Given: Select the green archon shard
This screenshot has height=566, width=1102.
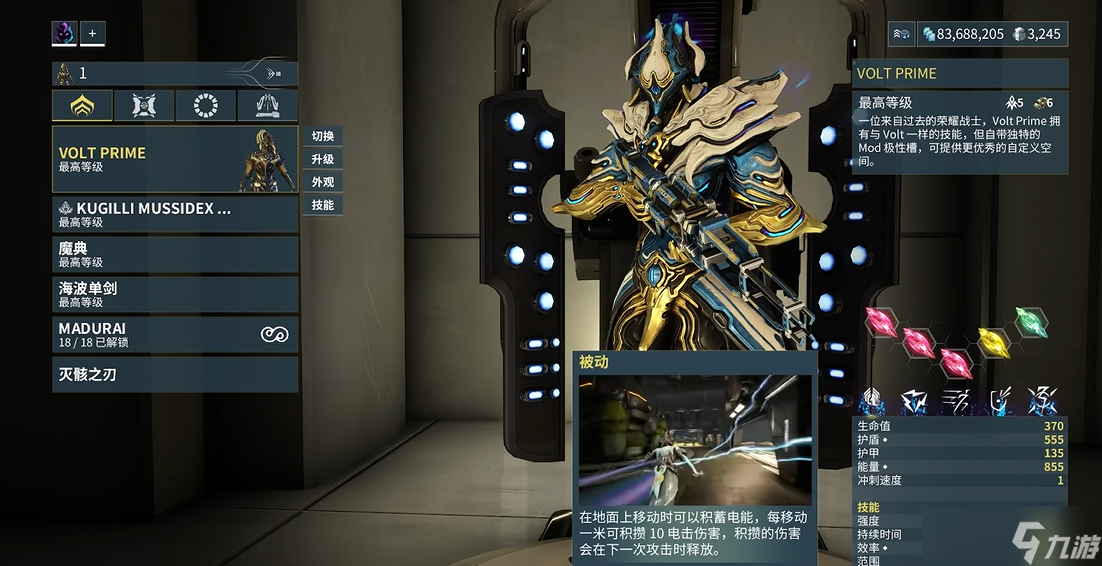Looking at the screenshot, I should click(x=1031, y=322).
